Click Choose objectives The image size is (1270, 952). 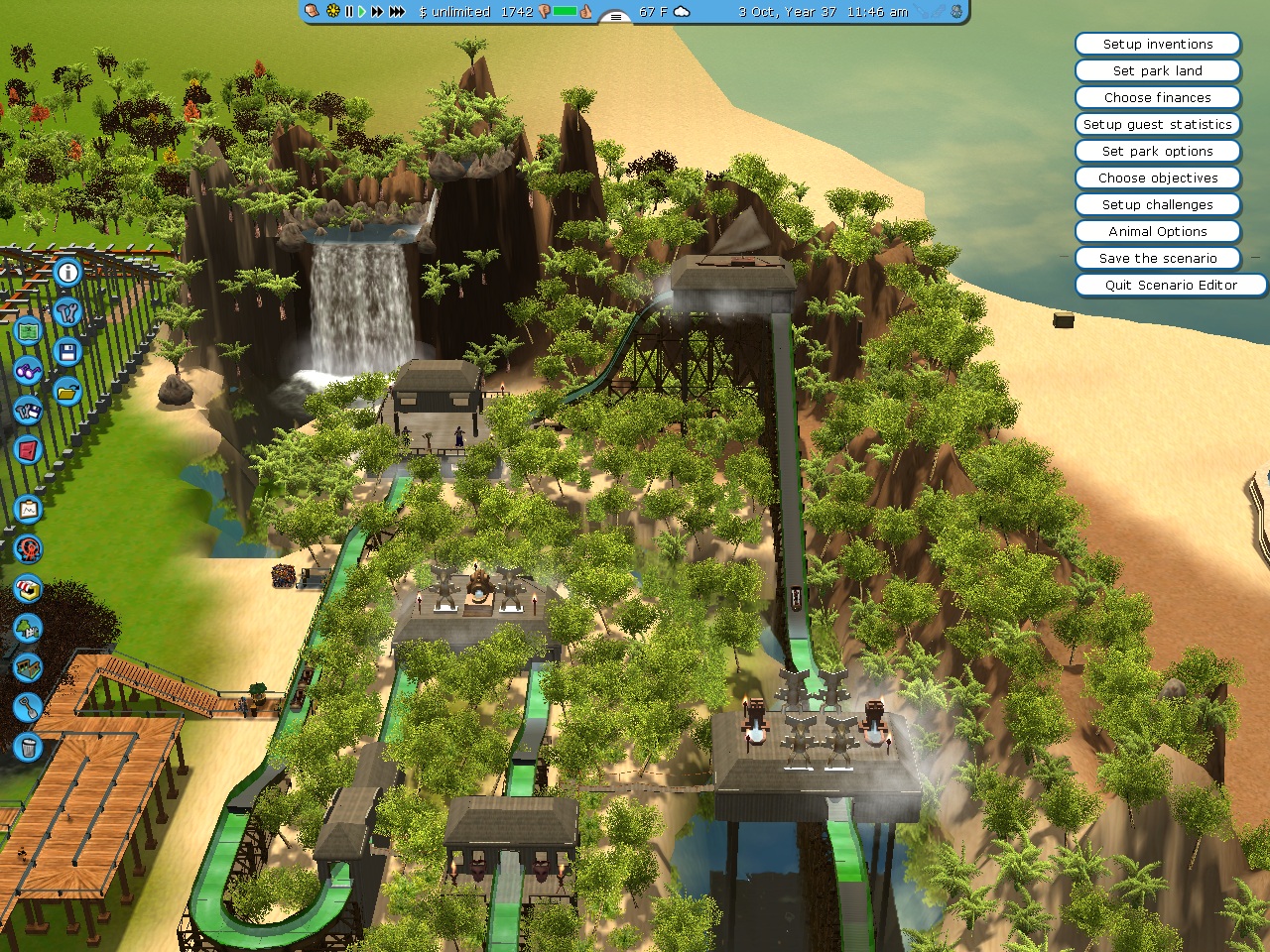click(x=1157, y=178)
